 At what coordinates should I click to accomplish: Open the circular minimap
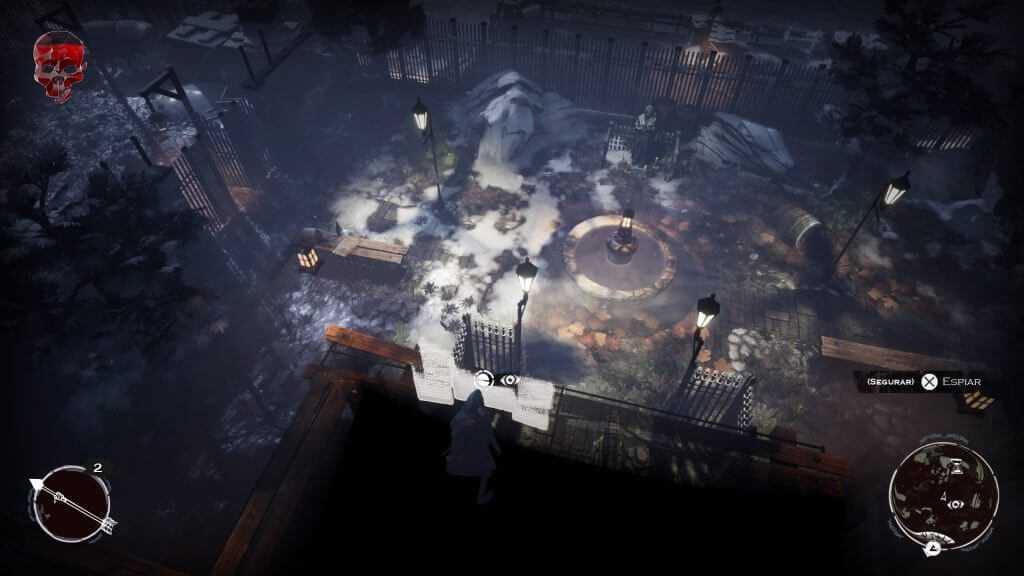tap(943, 497)
